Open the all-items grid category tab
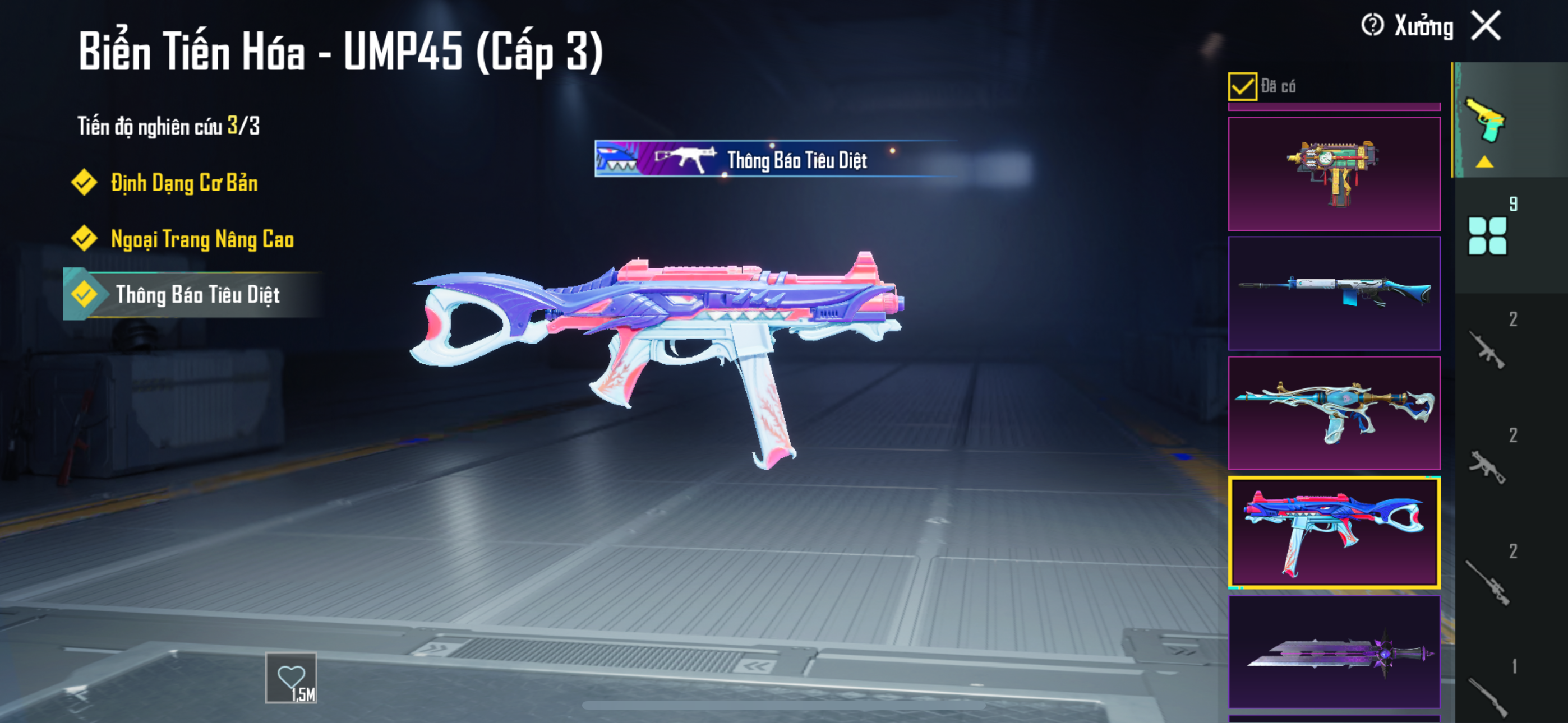Viewport: 1568px width, 723px height. coord(1487,235)
